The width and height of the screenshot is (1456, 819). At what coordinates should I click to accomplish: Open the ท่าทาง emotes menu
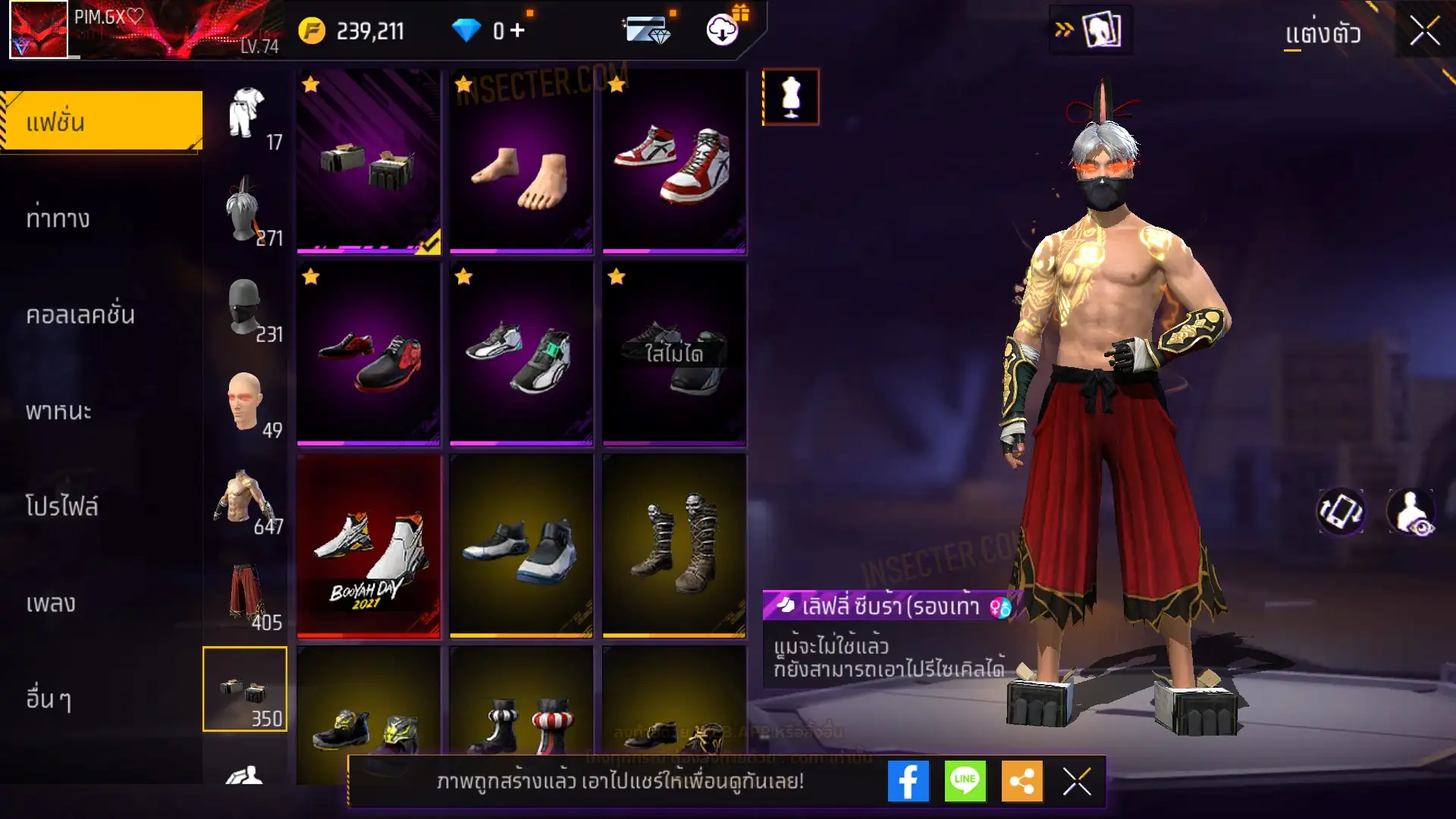(x=58, y=219)
